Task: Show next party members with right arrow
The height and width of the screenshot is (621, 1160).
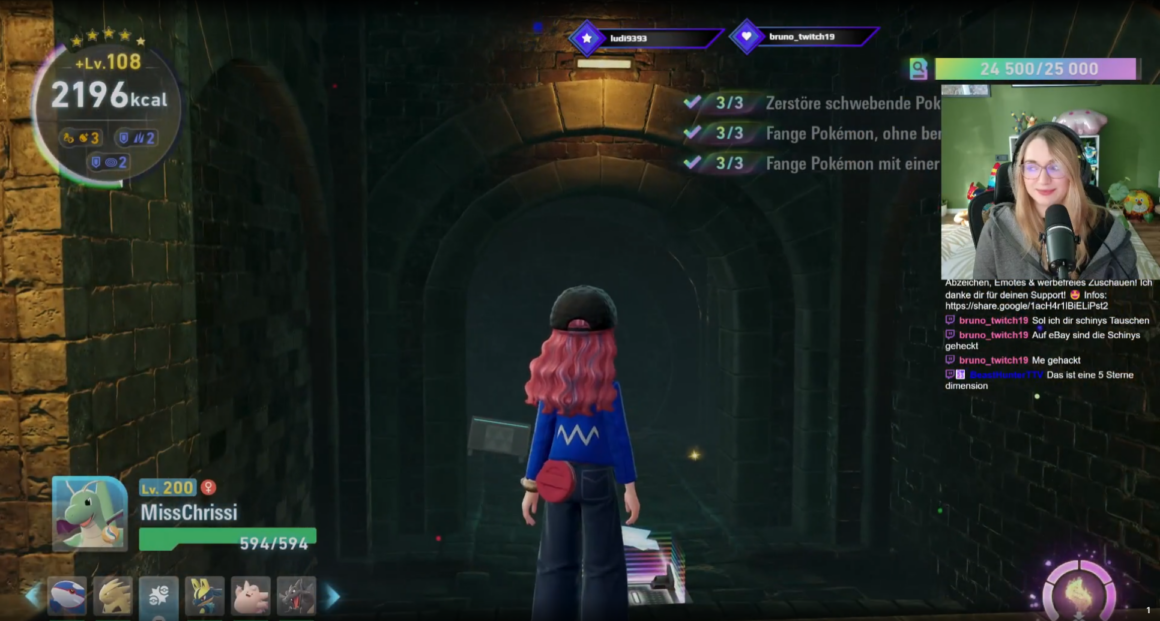Action: point(332,597)
